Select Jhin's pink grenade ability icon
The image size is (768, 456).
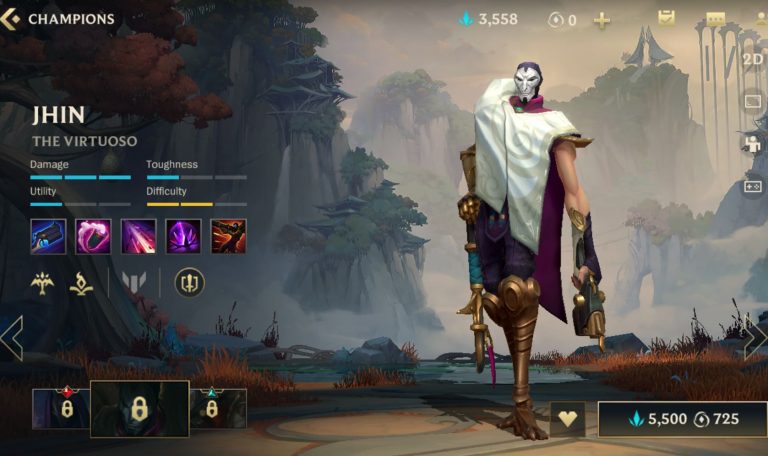[93, 236]
